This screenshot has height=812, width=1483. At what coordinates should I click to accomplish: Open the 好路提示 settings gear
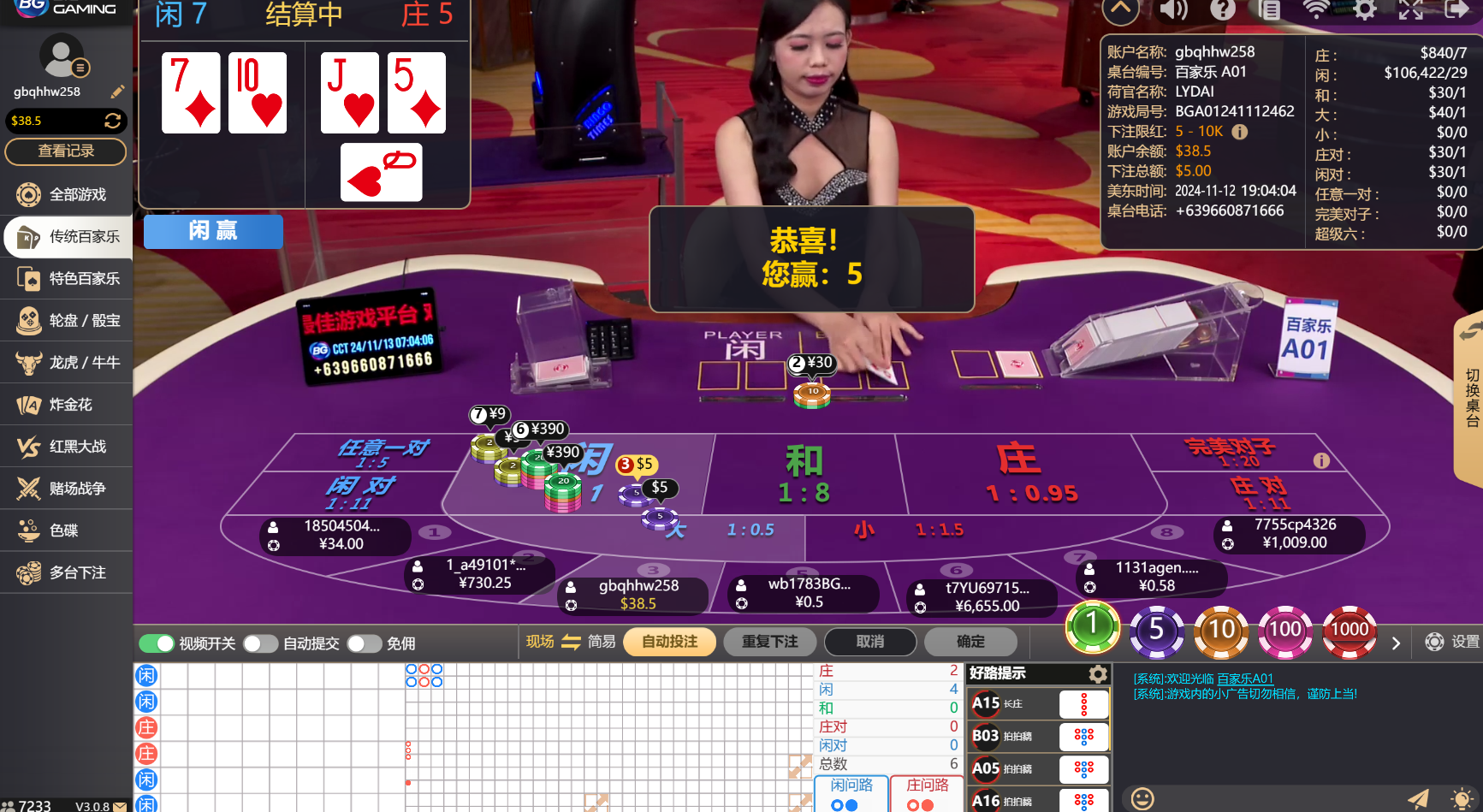click(x=1099, y=673)
